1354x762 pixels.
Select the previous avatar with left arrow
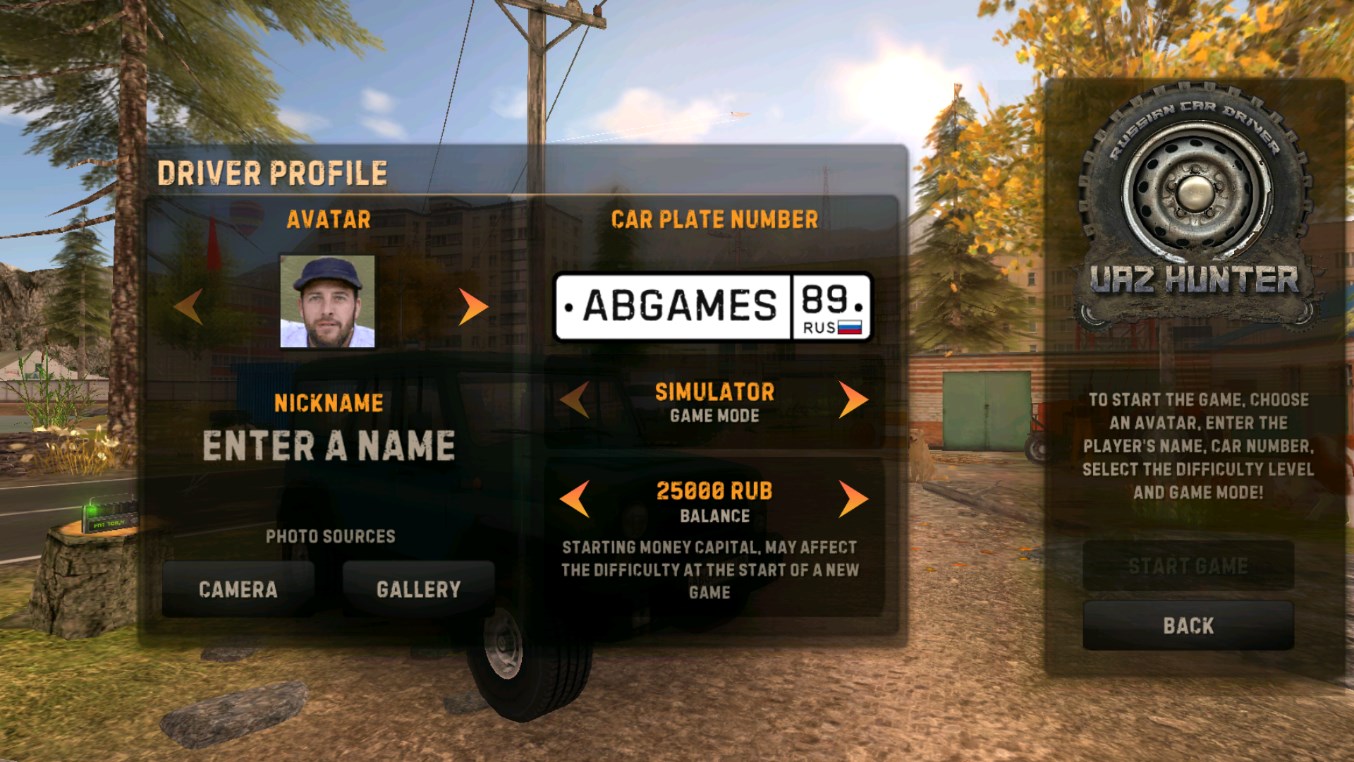[x=188, y=306]
